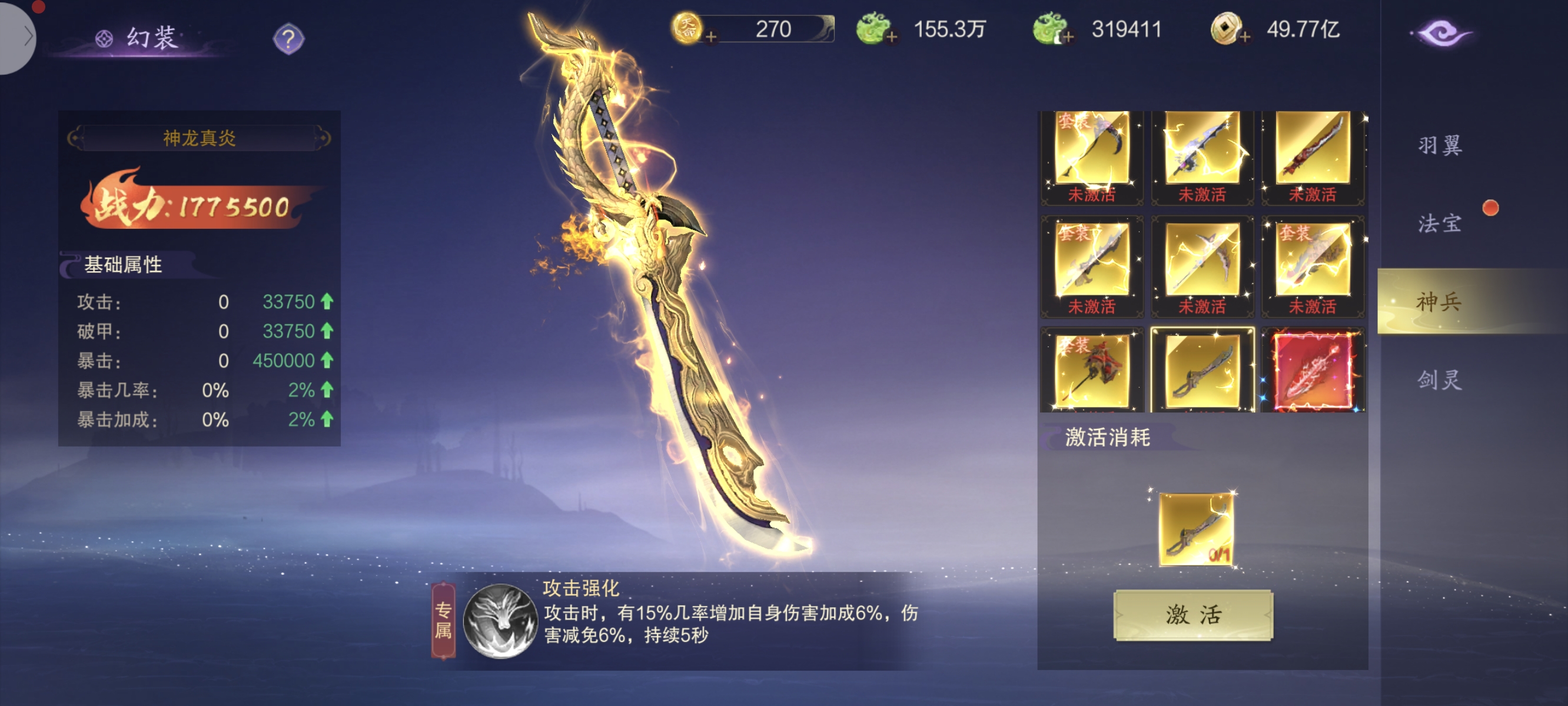
Task: Switch to the 羽翼 (Wings) tab
Action: pyautogui.click(x=1439, y=145)
